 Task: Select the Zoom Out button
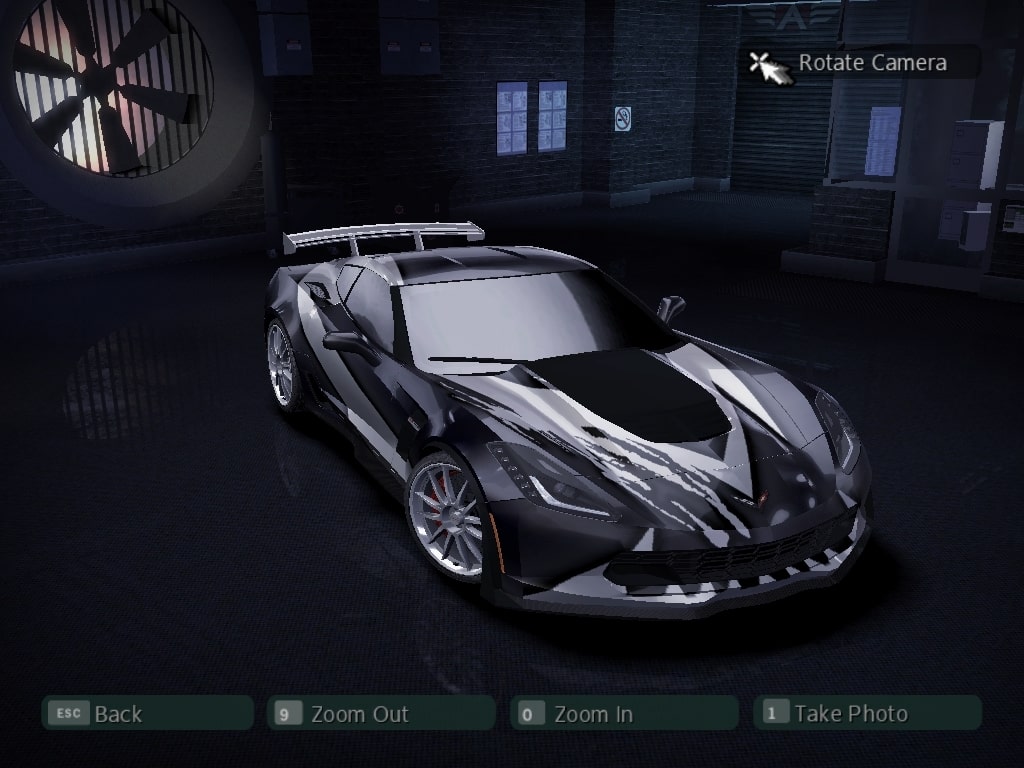(381, 713)
